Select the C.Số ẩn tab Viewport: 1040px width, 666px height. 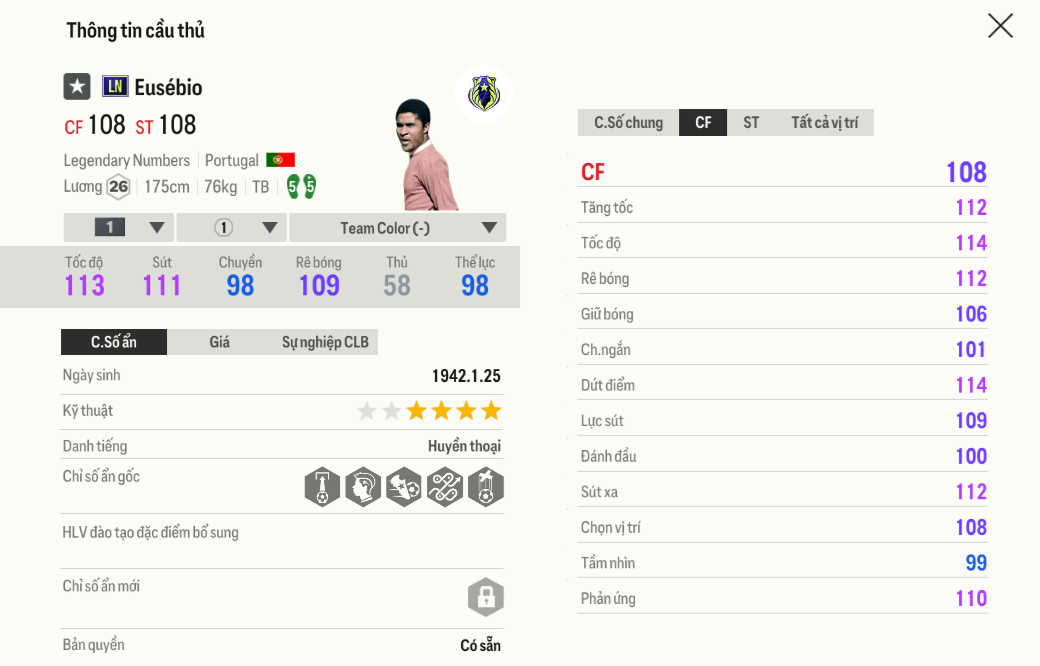(x=114, y=342)
